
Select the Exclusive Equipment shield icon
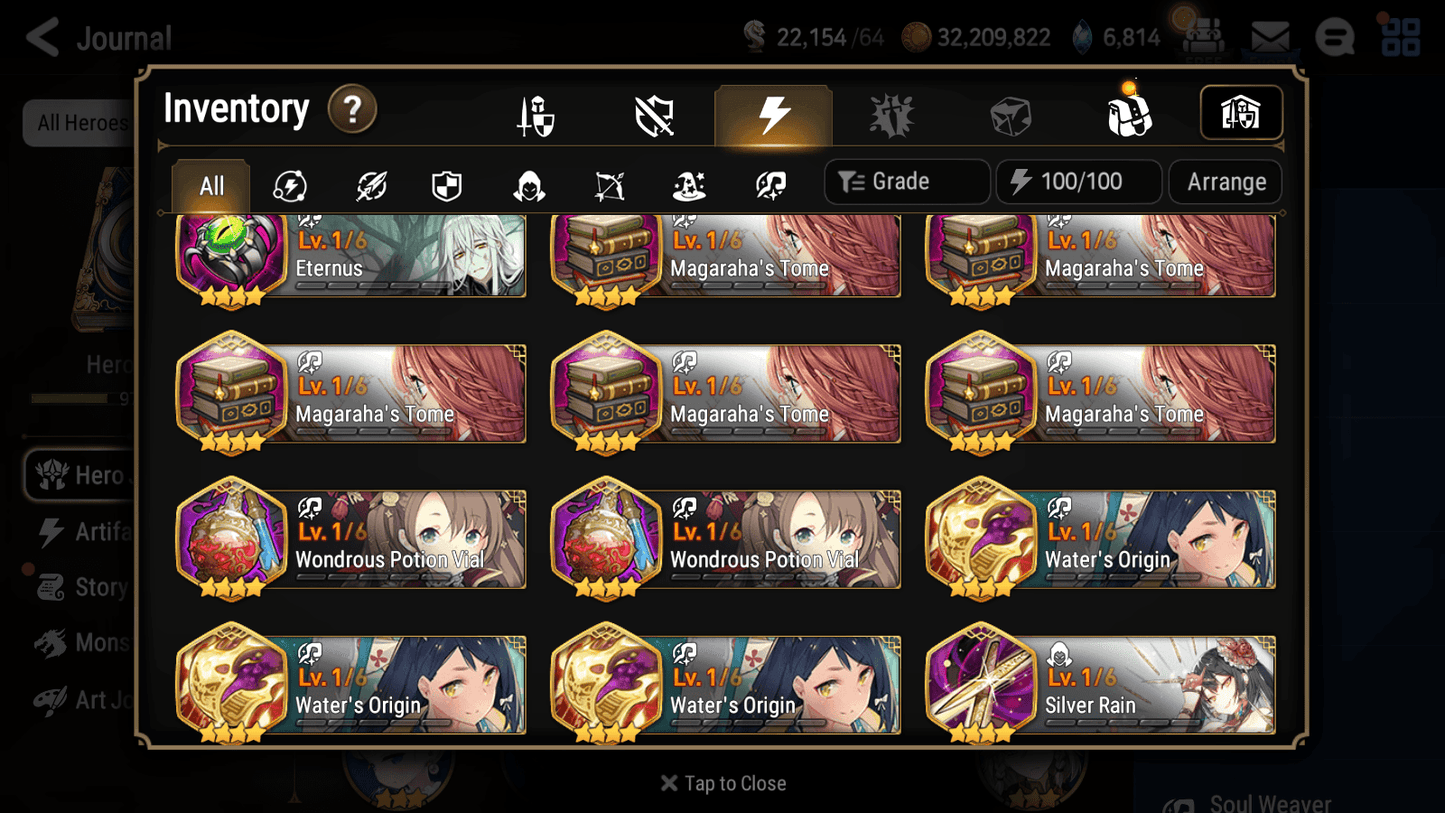click(653, 113)
